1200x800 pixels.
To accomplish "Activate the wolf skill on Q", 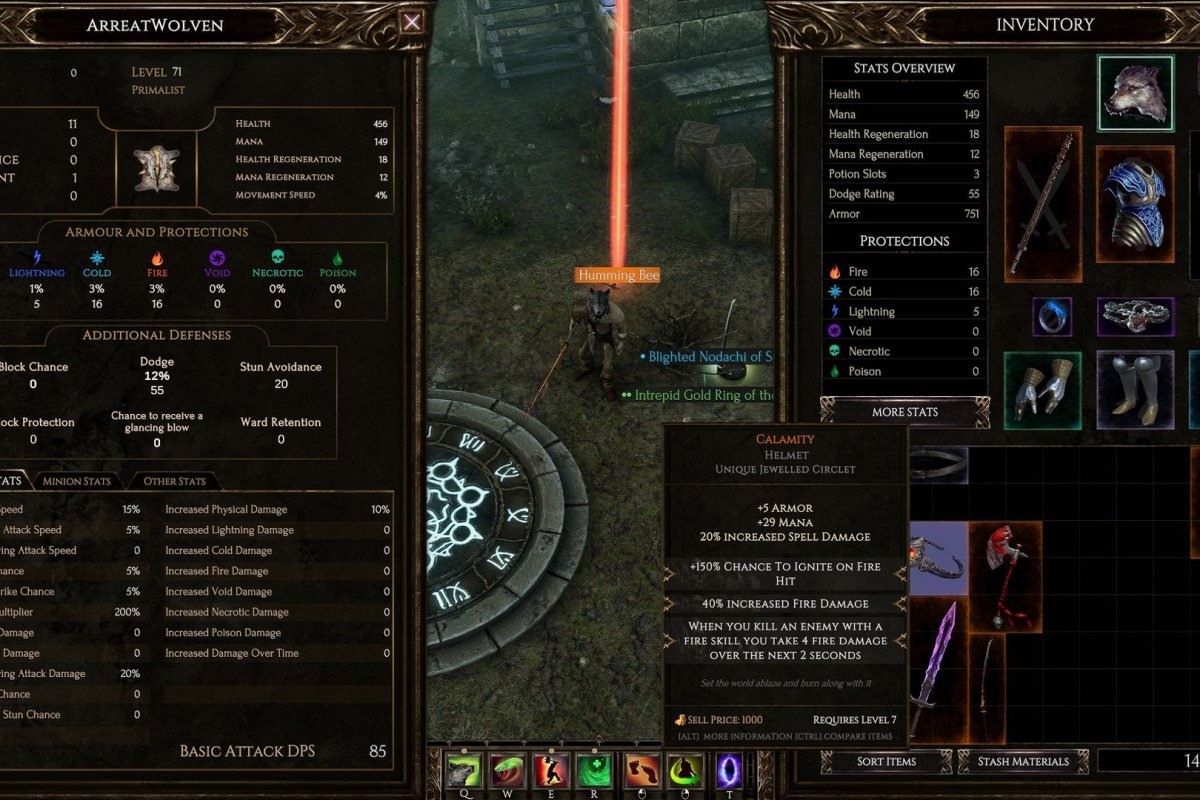I will [x=465, y=771].
